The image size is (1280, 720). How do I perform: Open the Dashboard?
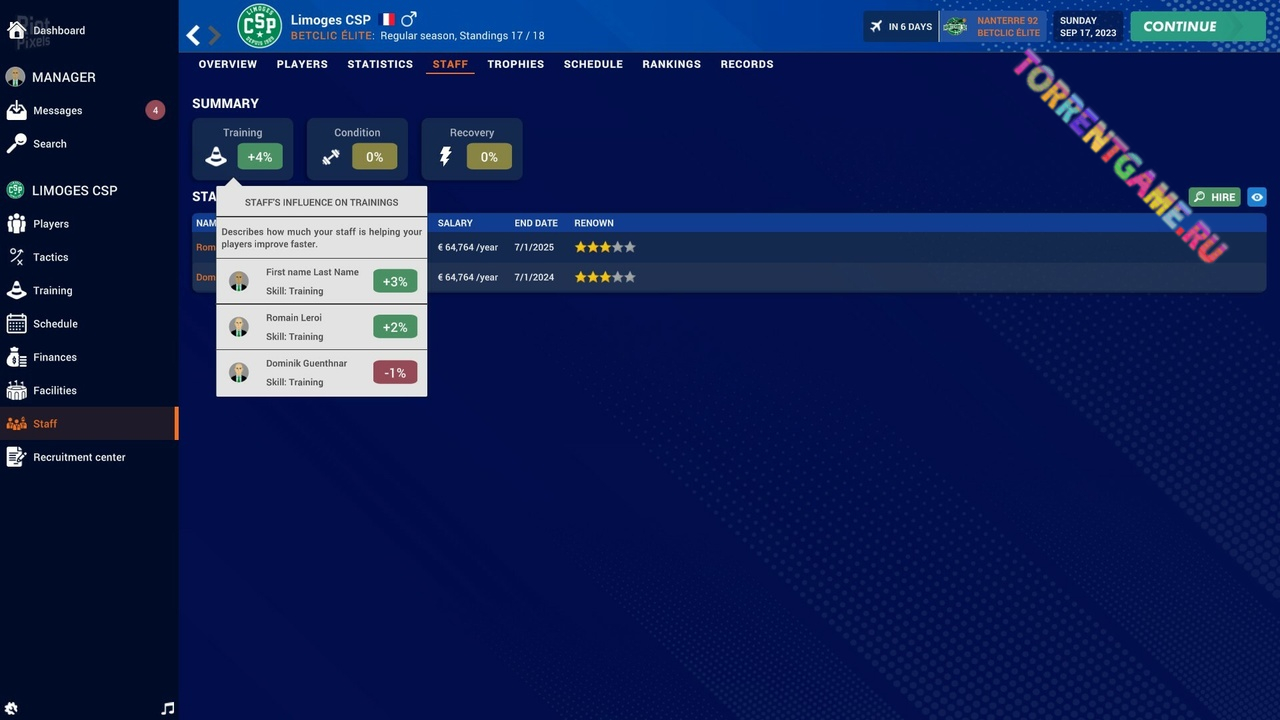58,30
